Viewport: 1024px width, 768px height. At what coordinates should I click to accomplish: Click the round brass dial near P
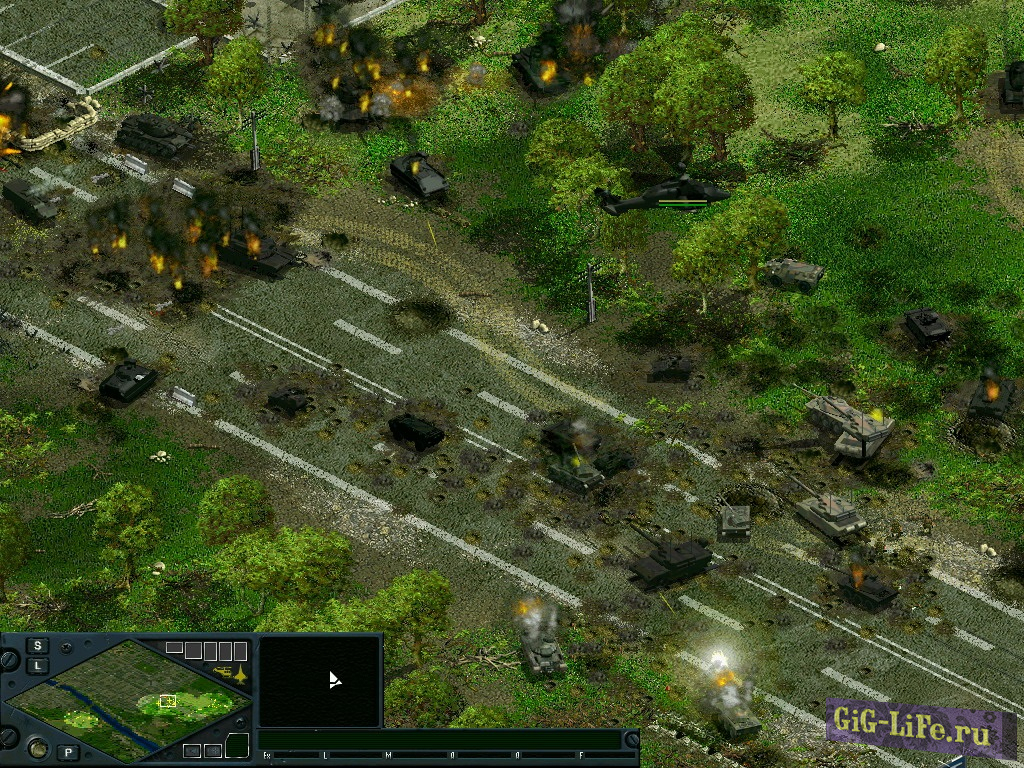click(38, 747)
